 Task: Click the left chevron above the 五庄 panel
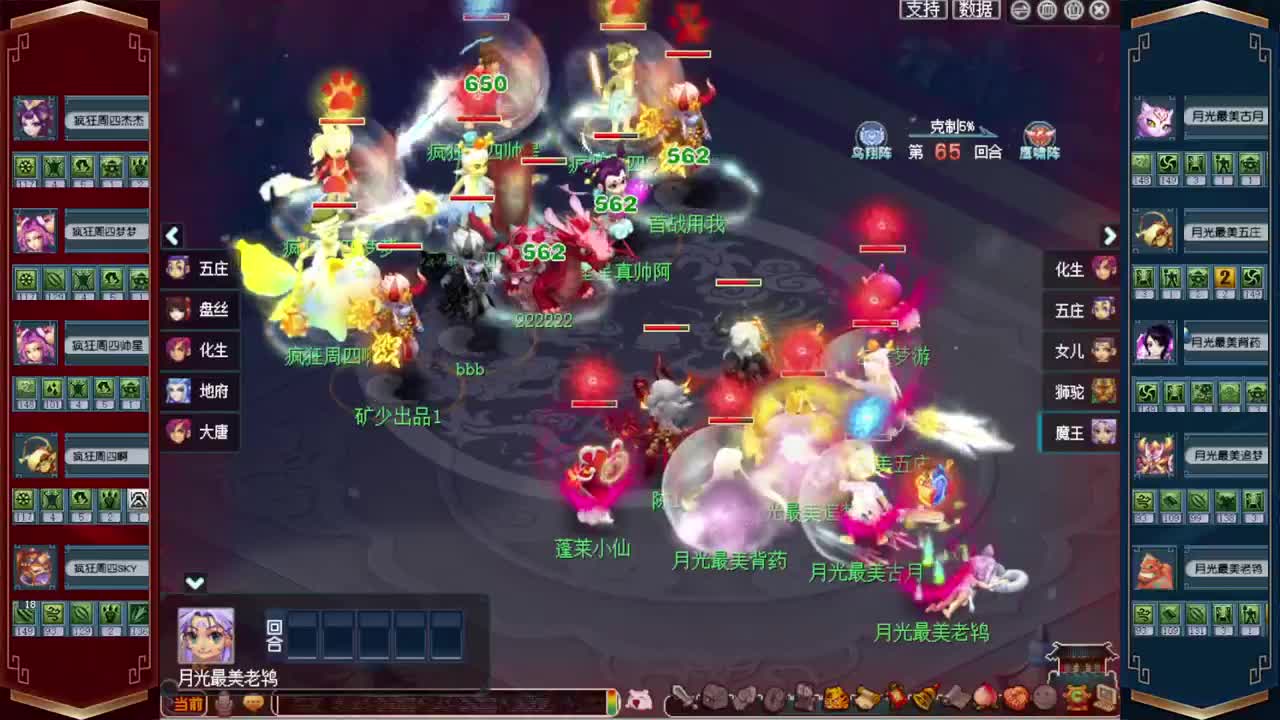pyautogui.click(x=172, y=236)
